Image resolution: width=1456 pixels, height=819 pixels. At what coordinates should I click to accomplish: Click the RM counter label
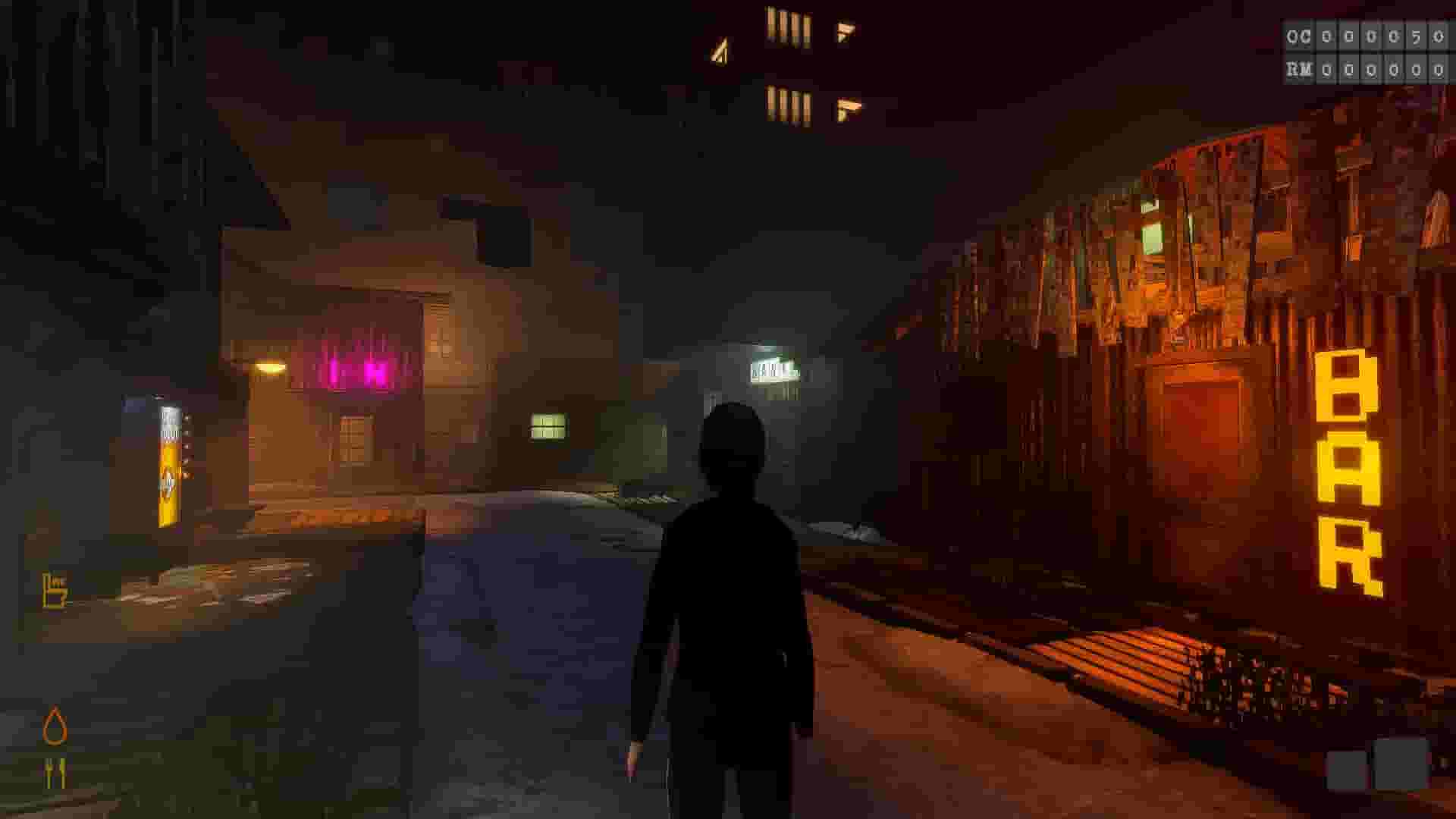click(1299, 70)
